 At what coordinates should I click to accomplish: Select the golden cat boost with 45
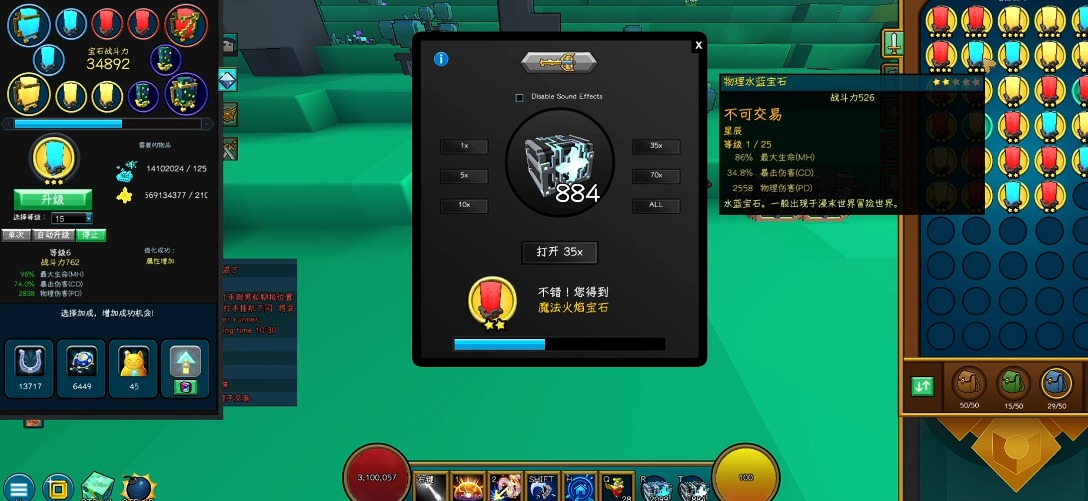tap(132, 367)
